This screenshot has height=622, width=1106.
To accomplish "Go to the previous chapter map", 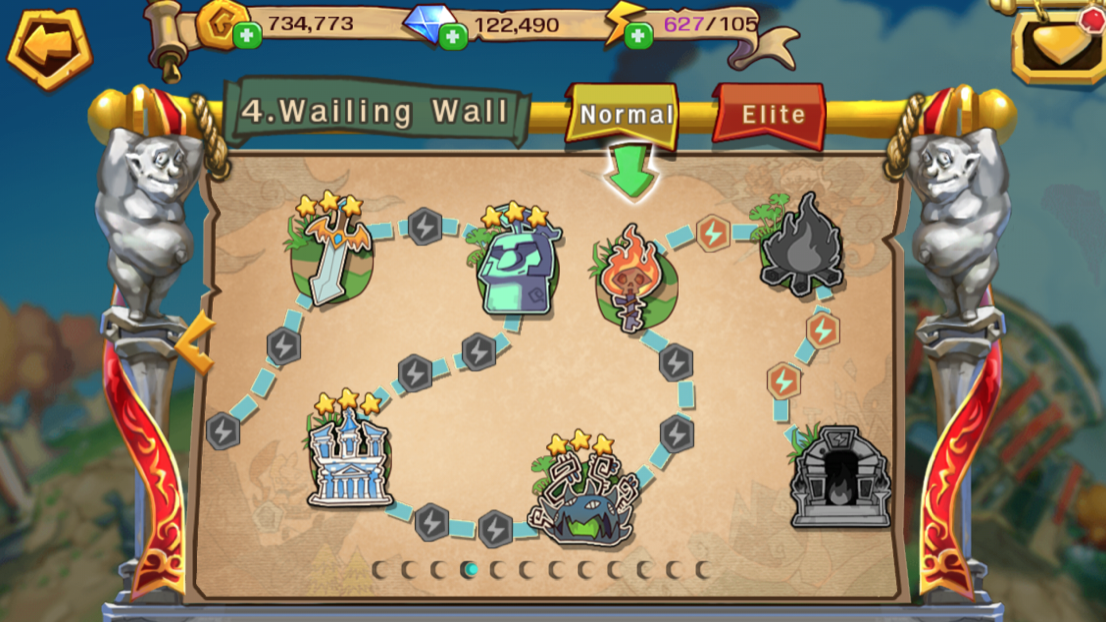I will [195, 343].
